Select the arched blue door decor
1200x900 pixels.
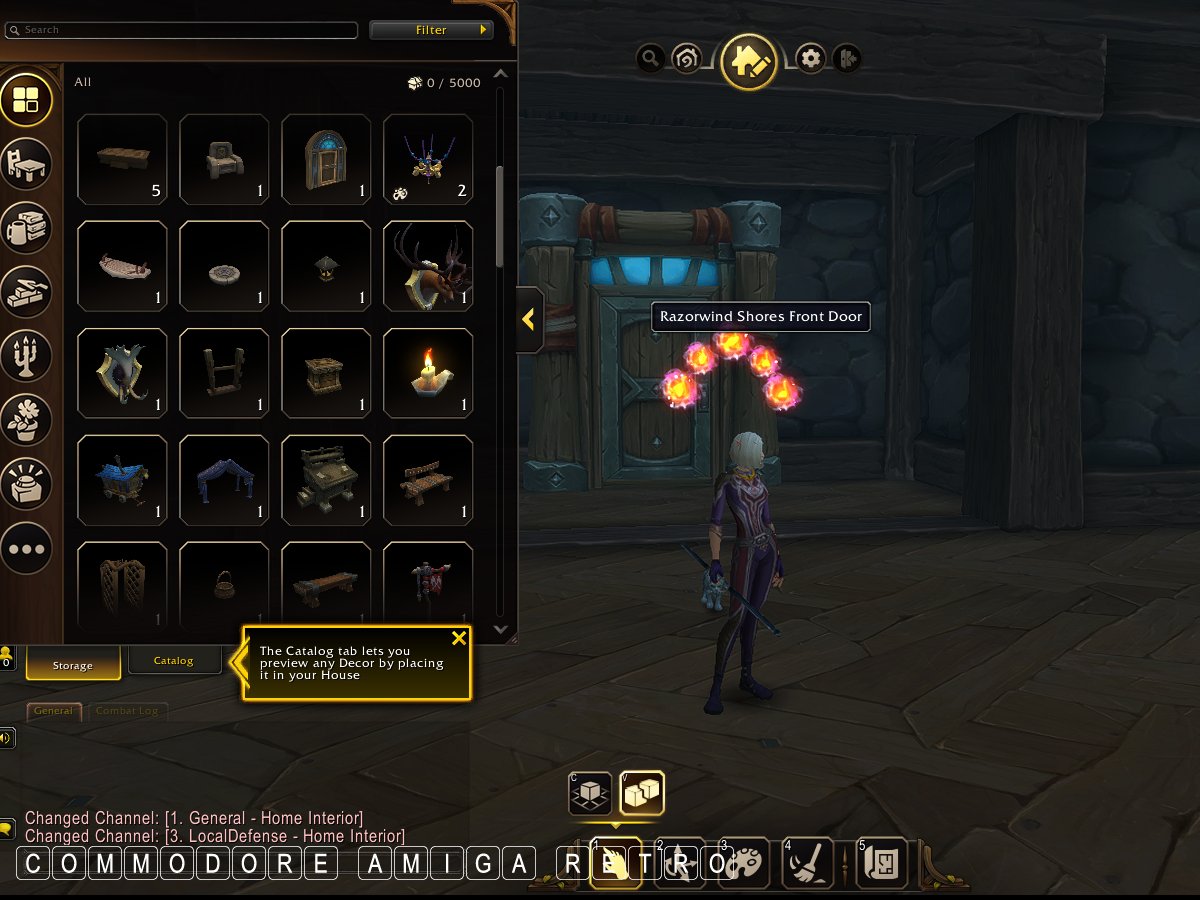click(x=326, y=159)
